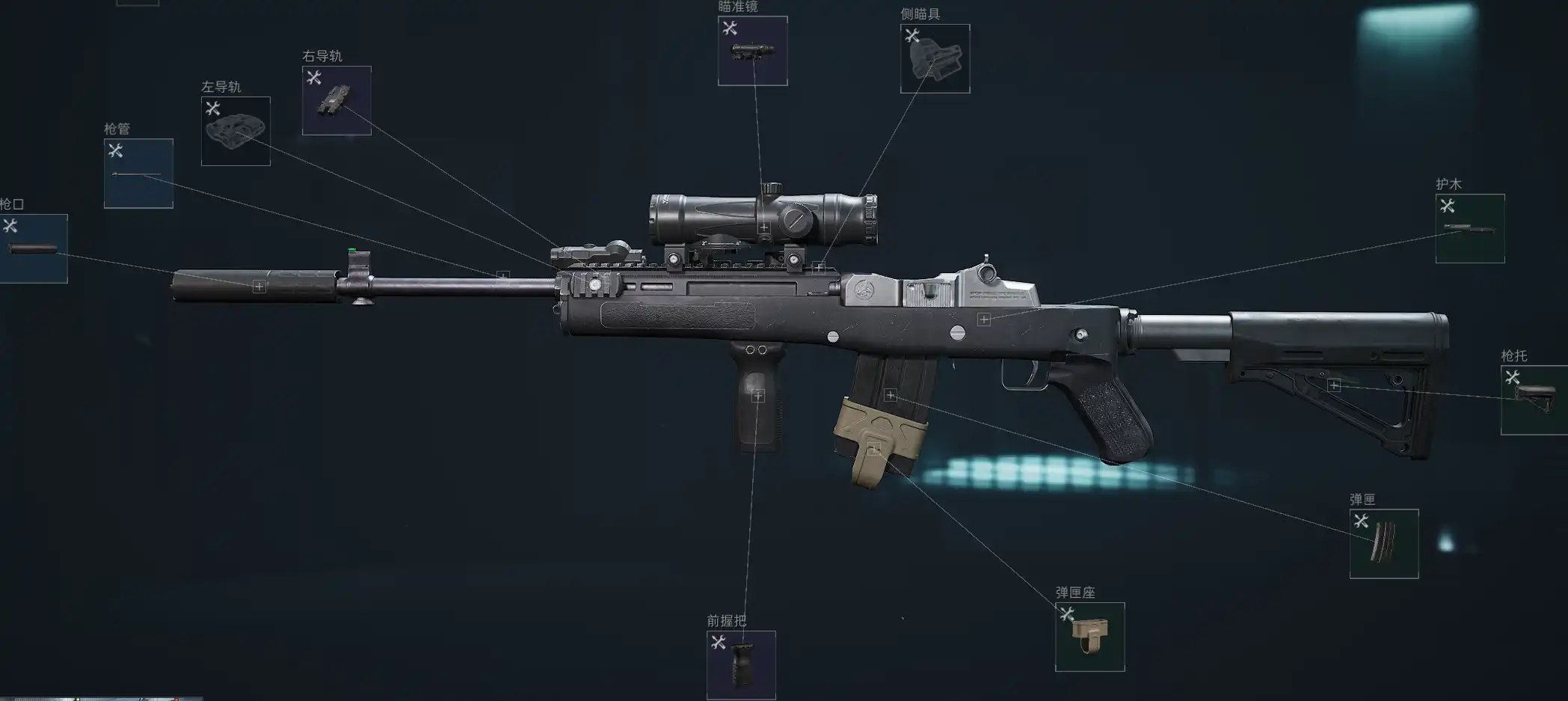
Task: Choose the 弹匣 magazine slot
Action: click(x=1383, y=543)
